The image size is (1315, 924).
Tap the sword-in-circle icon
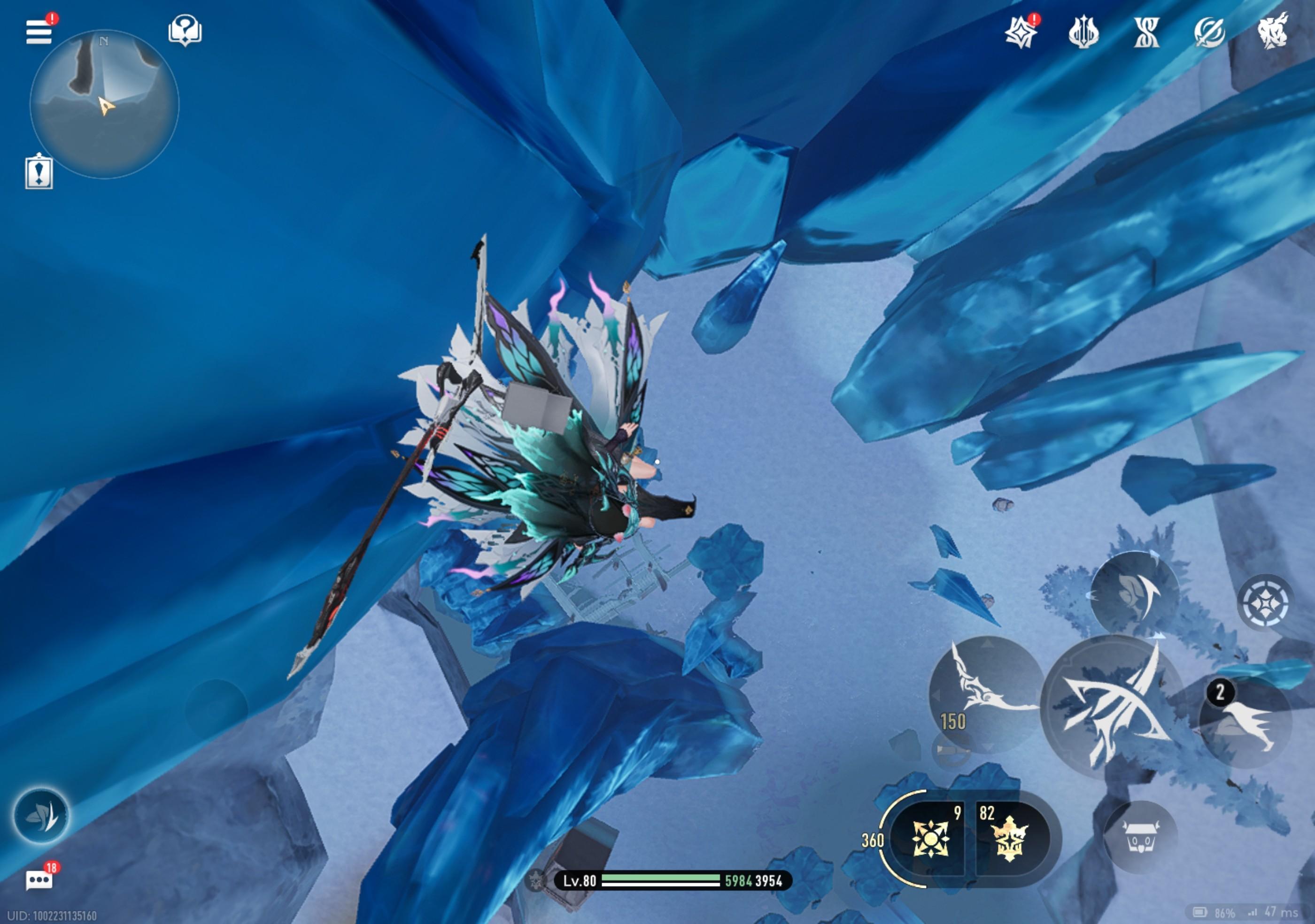tap(1209, 32)
